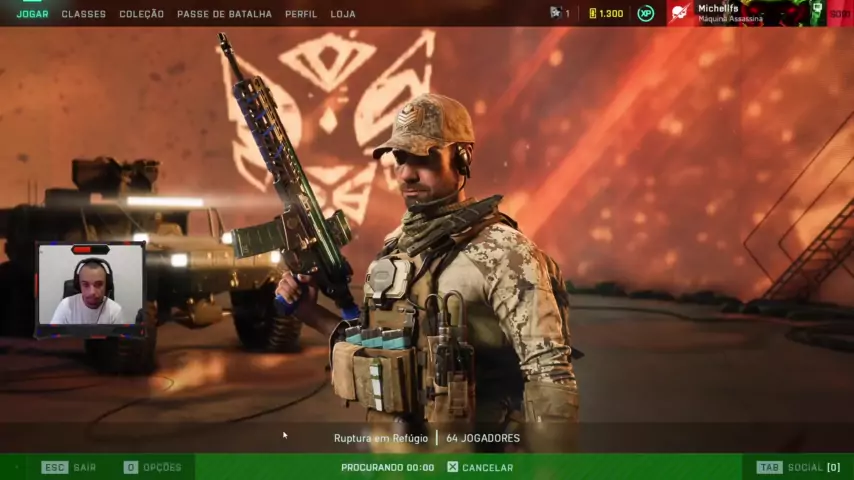
Task: Open the Loja store tab
Action: tap(343, 14)
